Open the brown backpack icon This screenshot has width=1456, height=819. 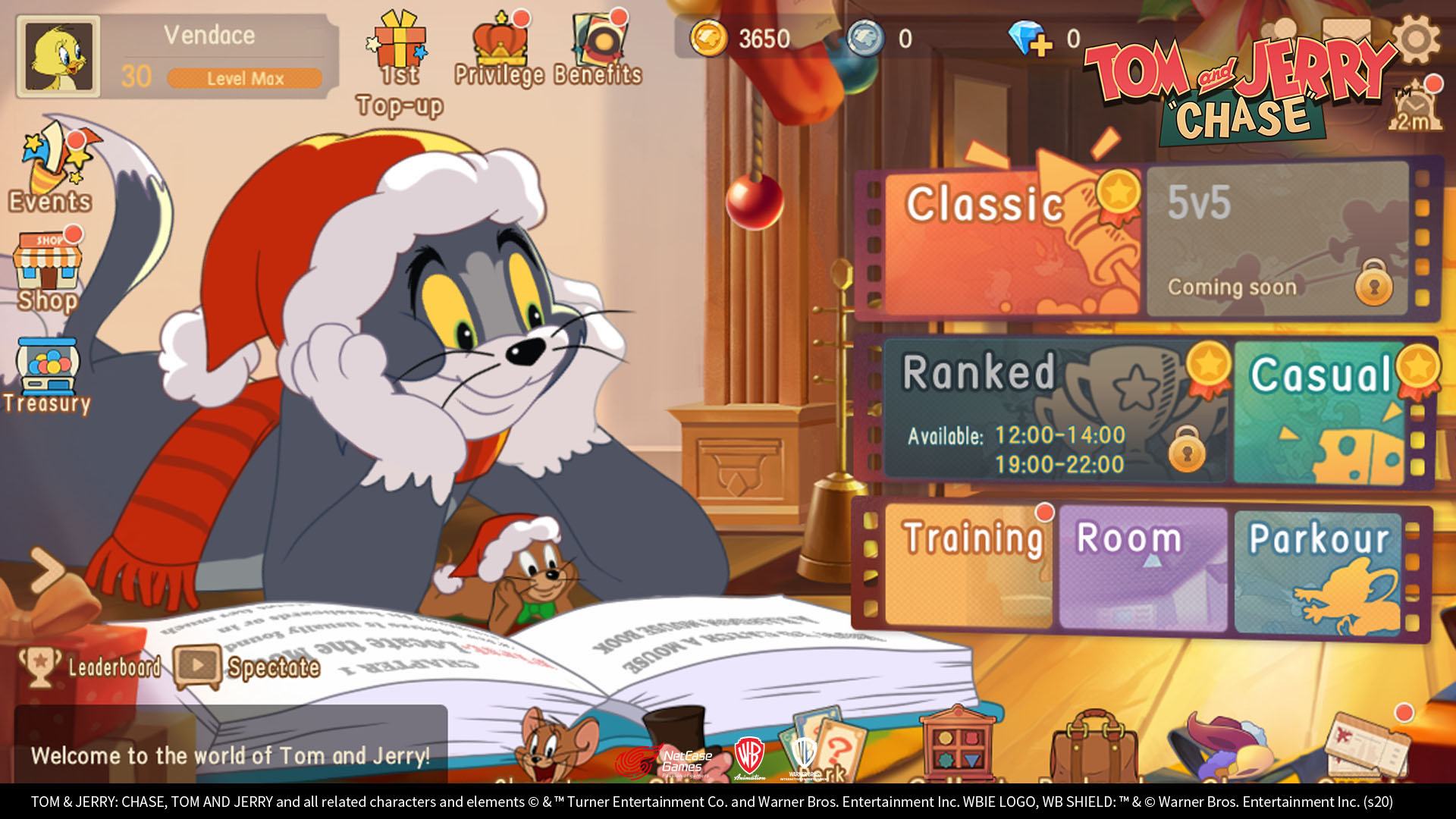tap(1093, 747)
